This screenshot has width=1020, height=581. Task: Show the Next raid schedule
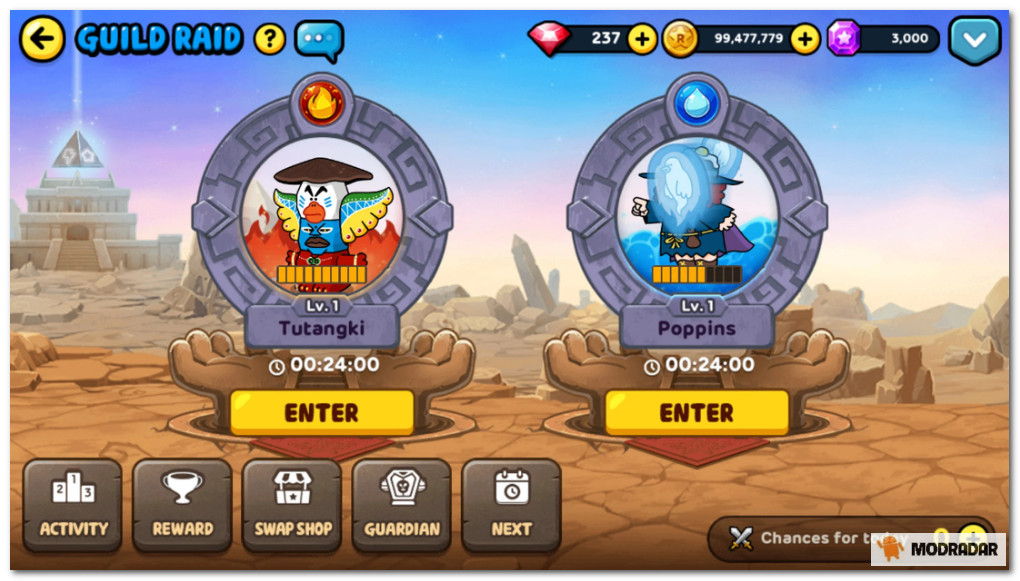pyautogui.click(x=511, y=505)
